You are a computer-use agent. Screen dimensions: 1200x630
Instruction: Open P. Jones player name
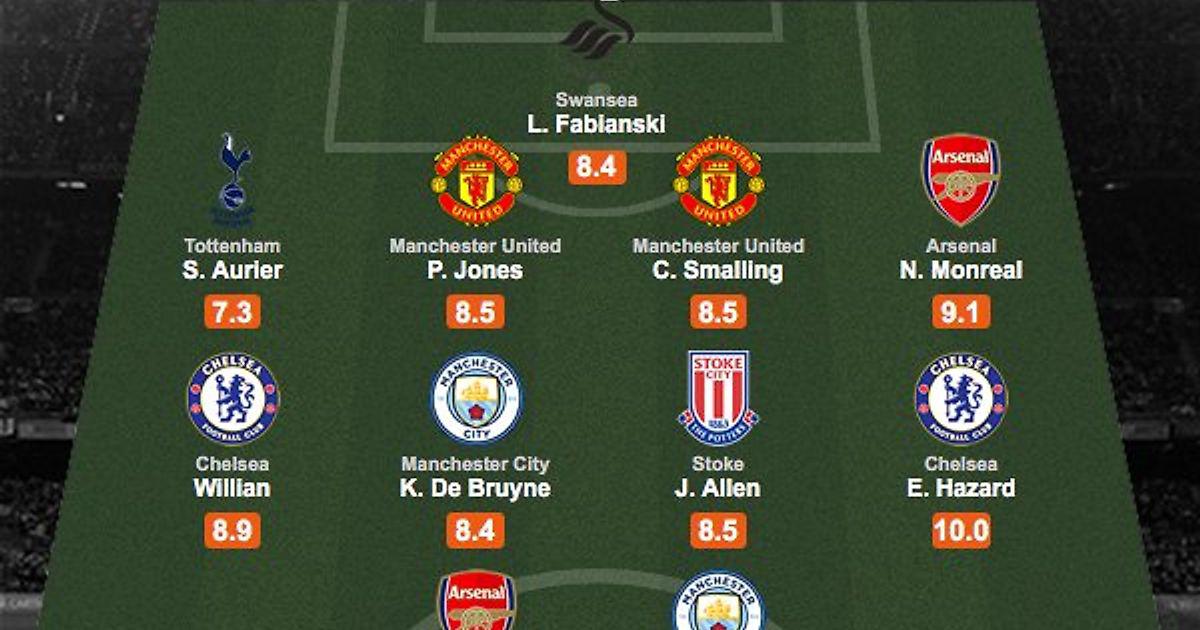tap(475, 270)
